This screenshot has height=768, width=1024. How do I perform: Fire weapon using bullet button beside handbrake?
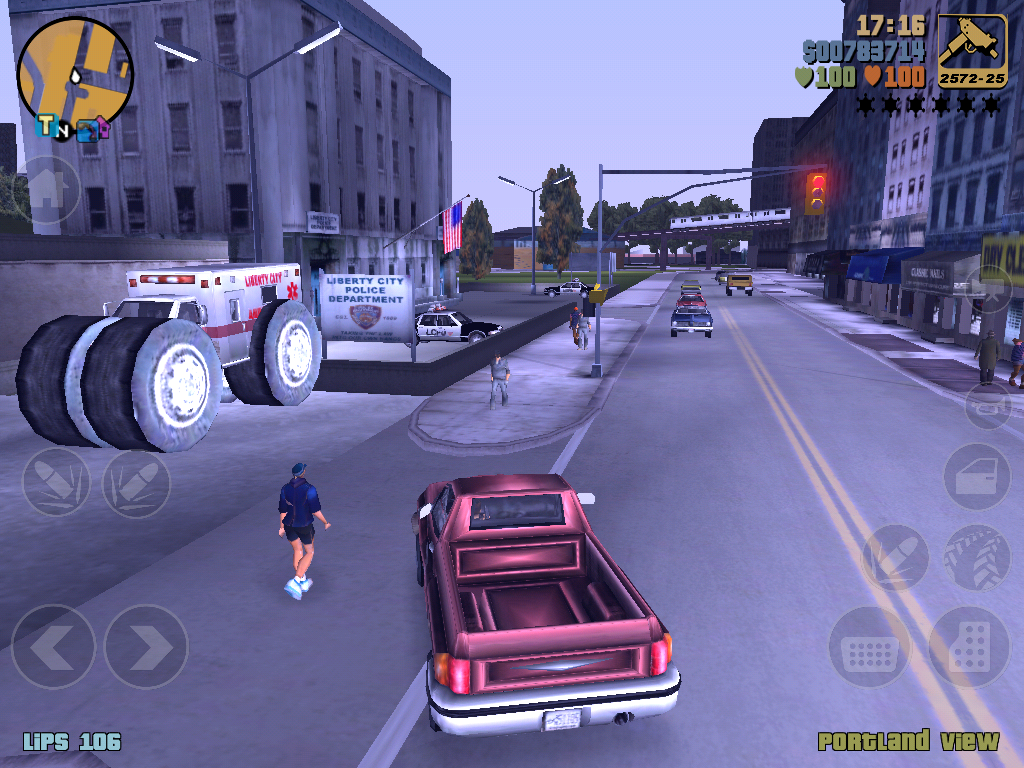point(895,557)
